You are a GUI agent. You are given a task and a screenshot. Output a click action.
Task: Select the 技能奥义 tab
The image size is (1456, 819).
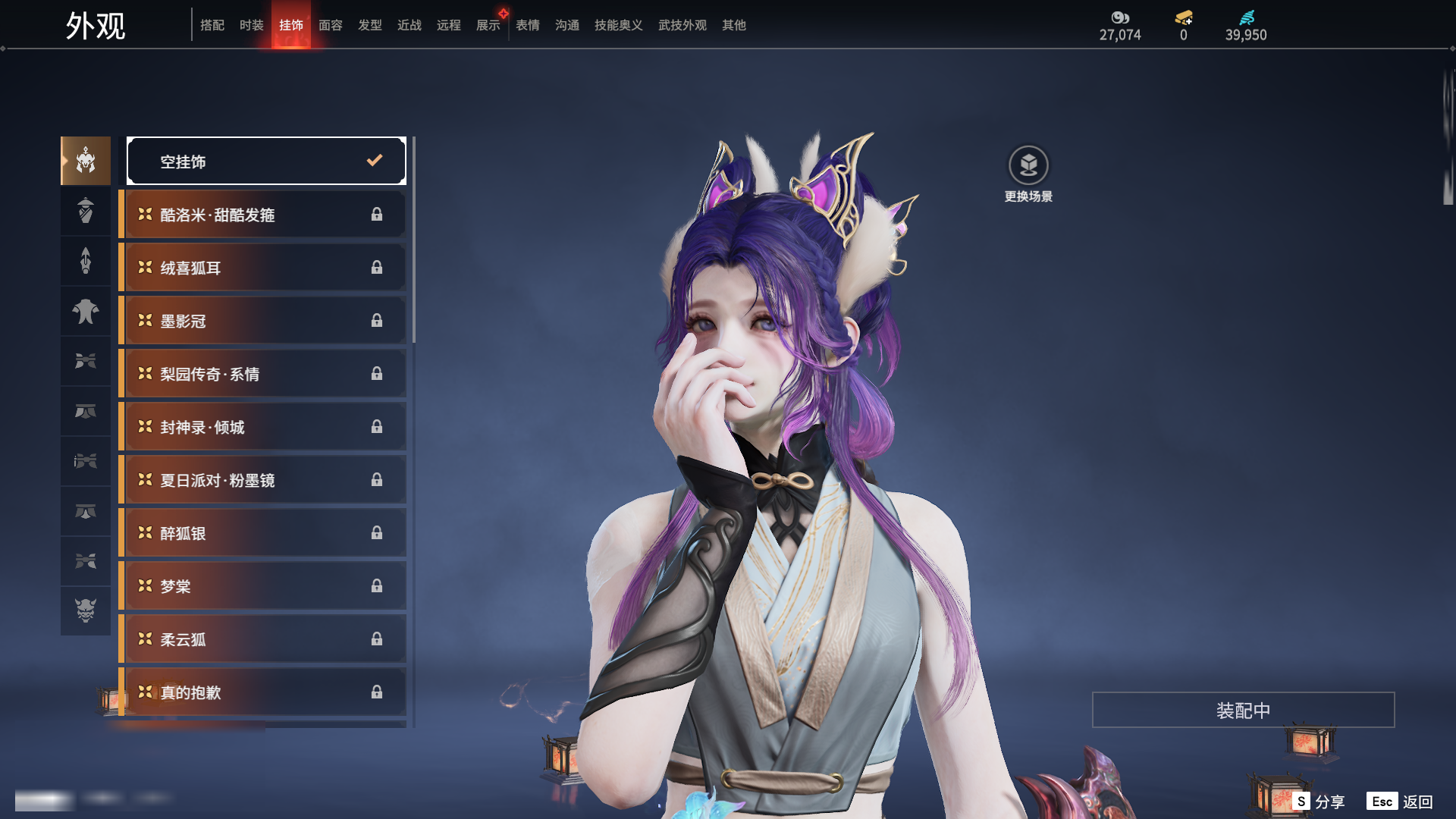pos(619,25)
